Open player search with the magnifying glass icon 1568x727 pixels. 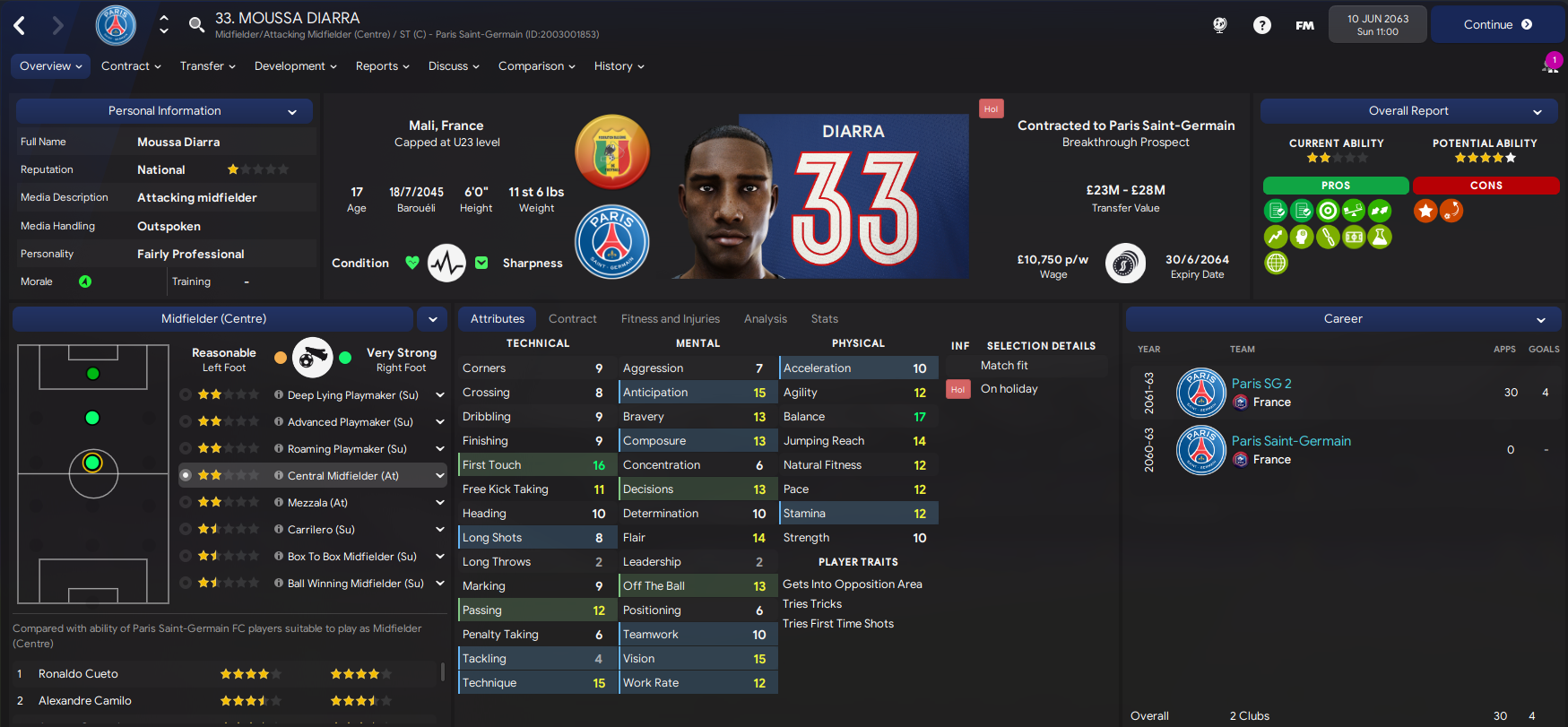tap(196, 25)
